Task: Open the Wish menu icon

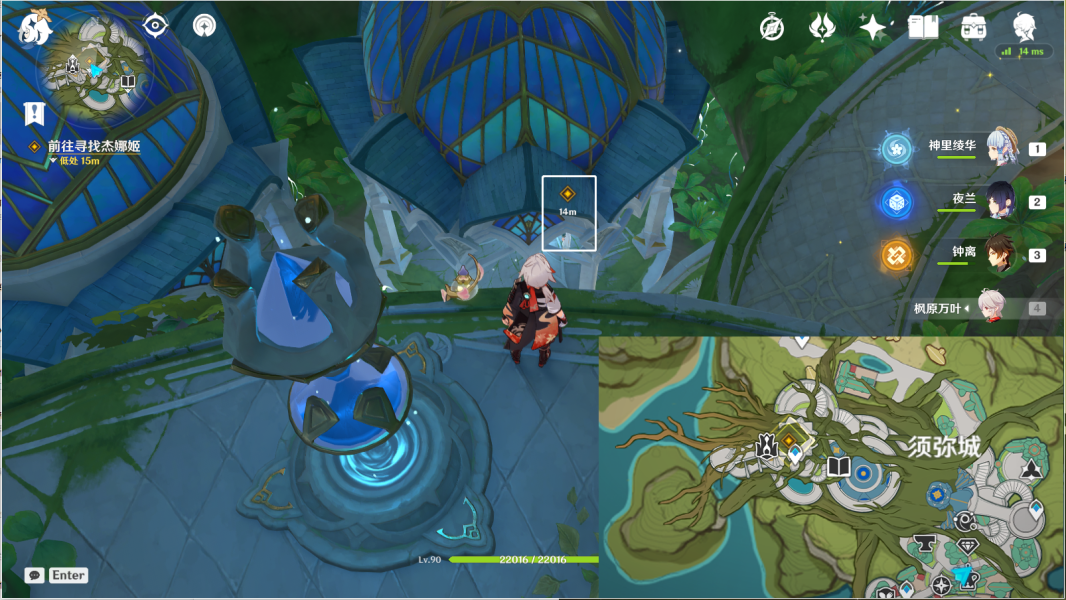Action: pyautogui.click(x=822, y=27)
